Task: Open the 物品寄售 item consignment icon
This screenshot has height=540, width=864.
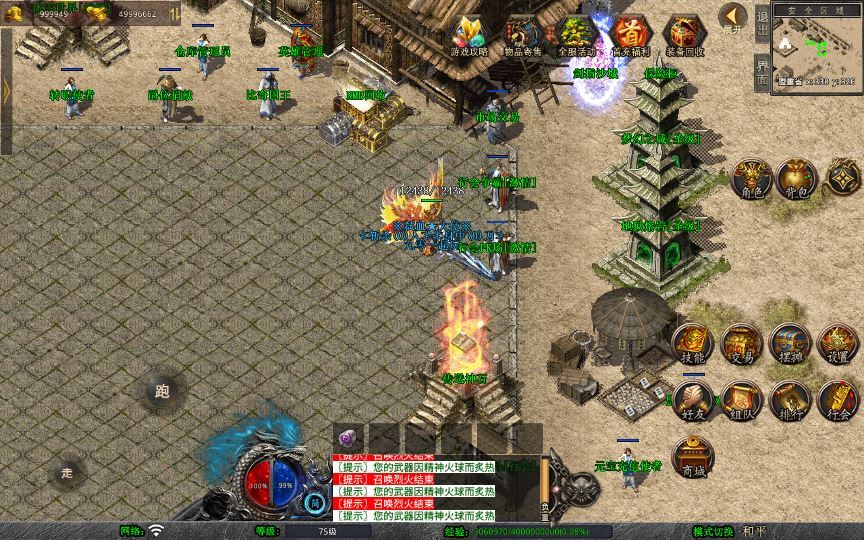Action: [523, 35]
